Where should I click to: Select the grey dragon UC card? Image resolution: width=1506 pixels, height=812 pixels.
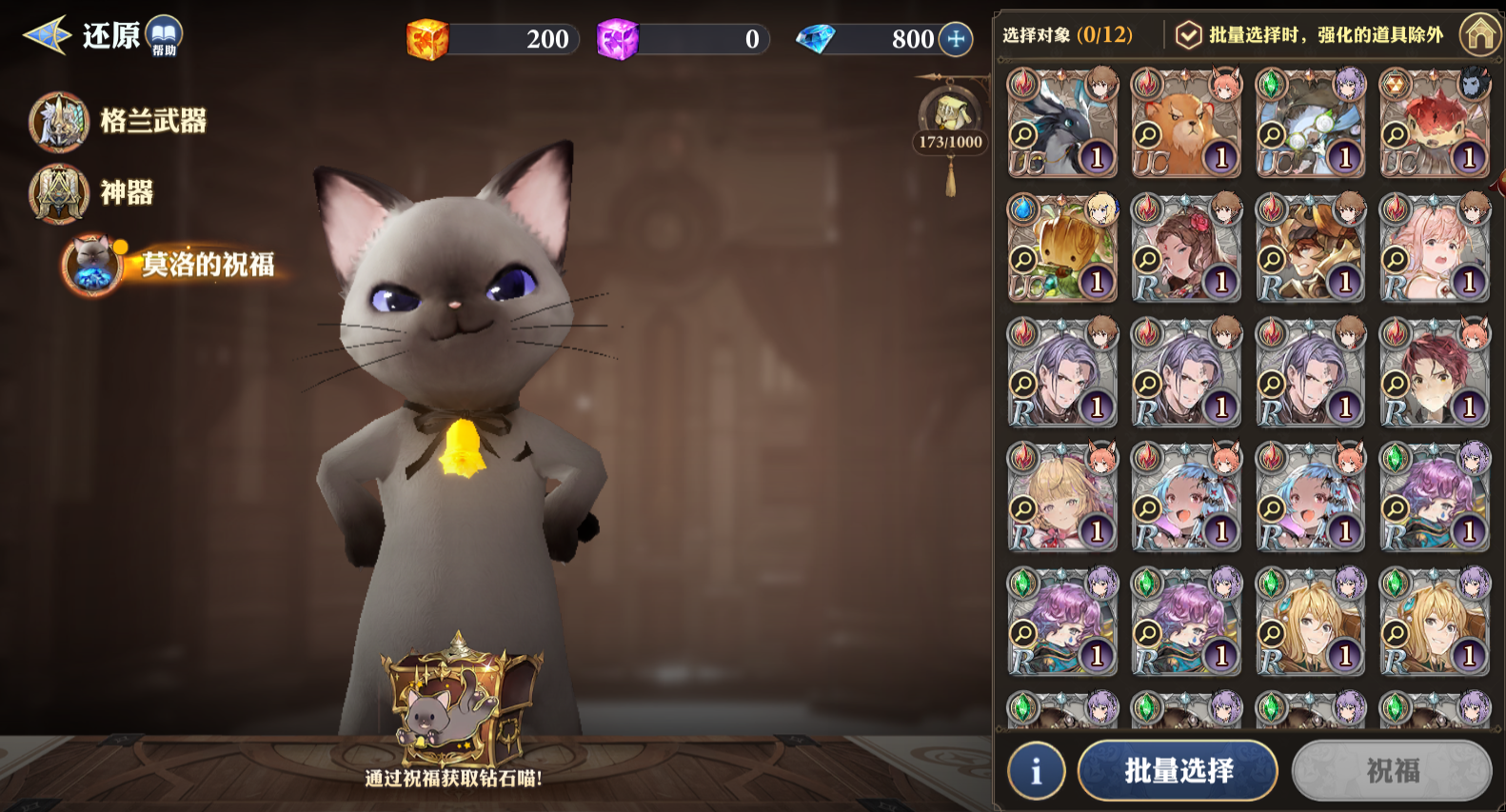click(x=1062, y=123)
